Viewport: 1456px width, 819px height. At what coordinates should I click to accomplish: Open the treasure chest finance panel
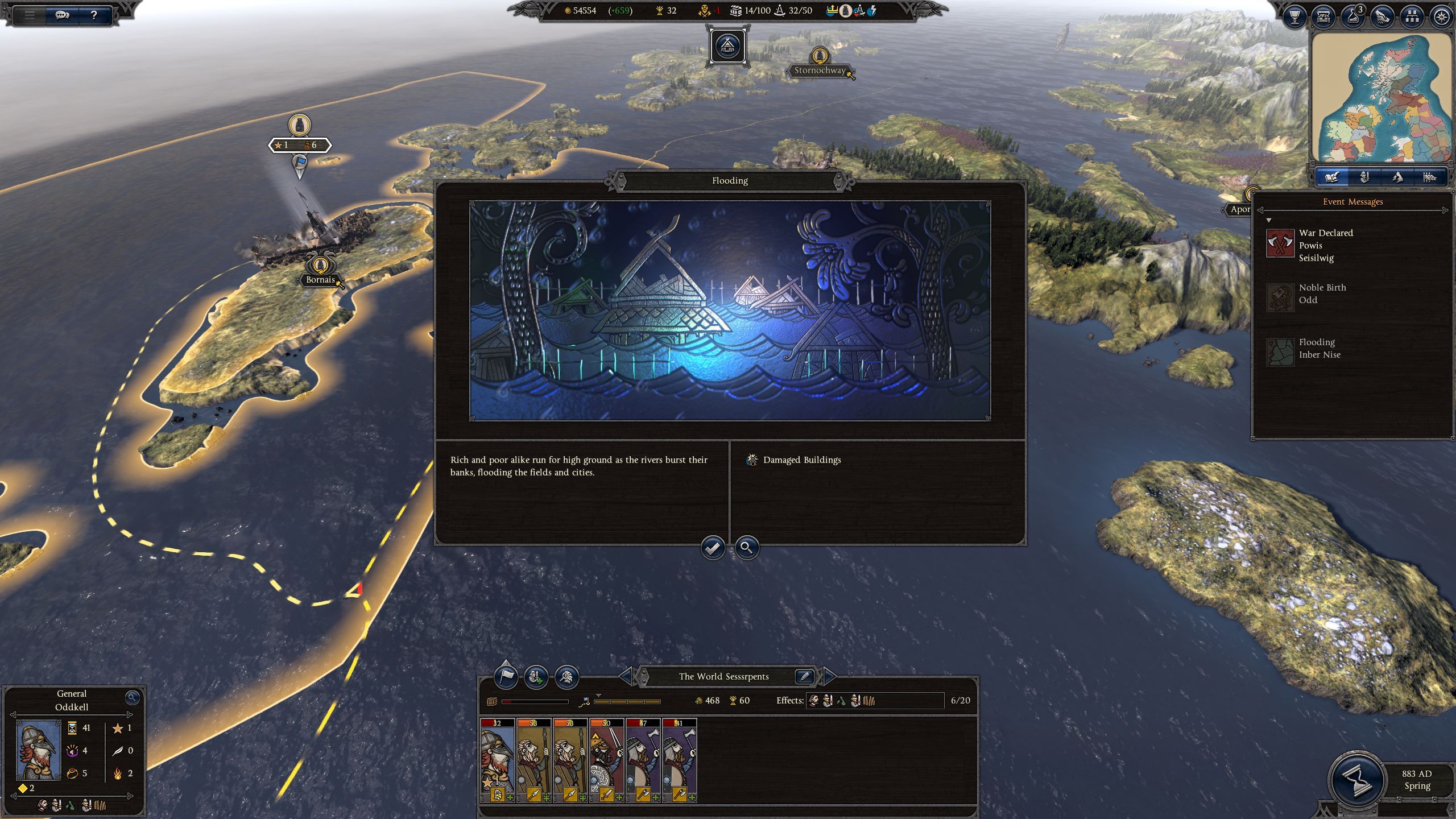click(1323, 17)
